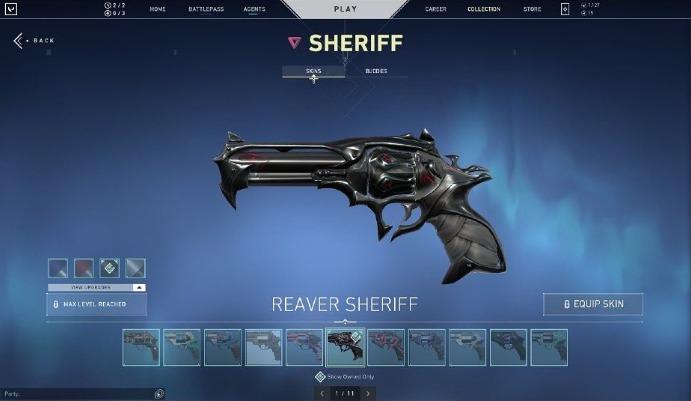Toggle Show Owned Only filter

pos(320,377)
